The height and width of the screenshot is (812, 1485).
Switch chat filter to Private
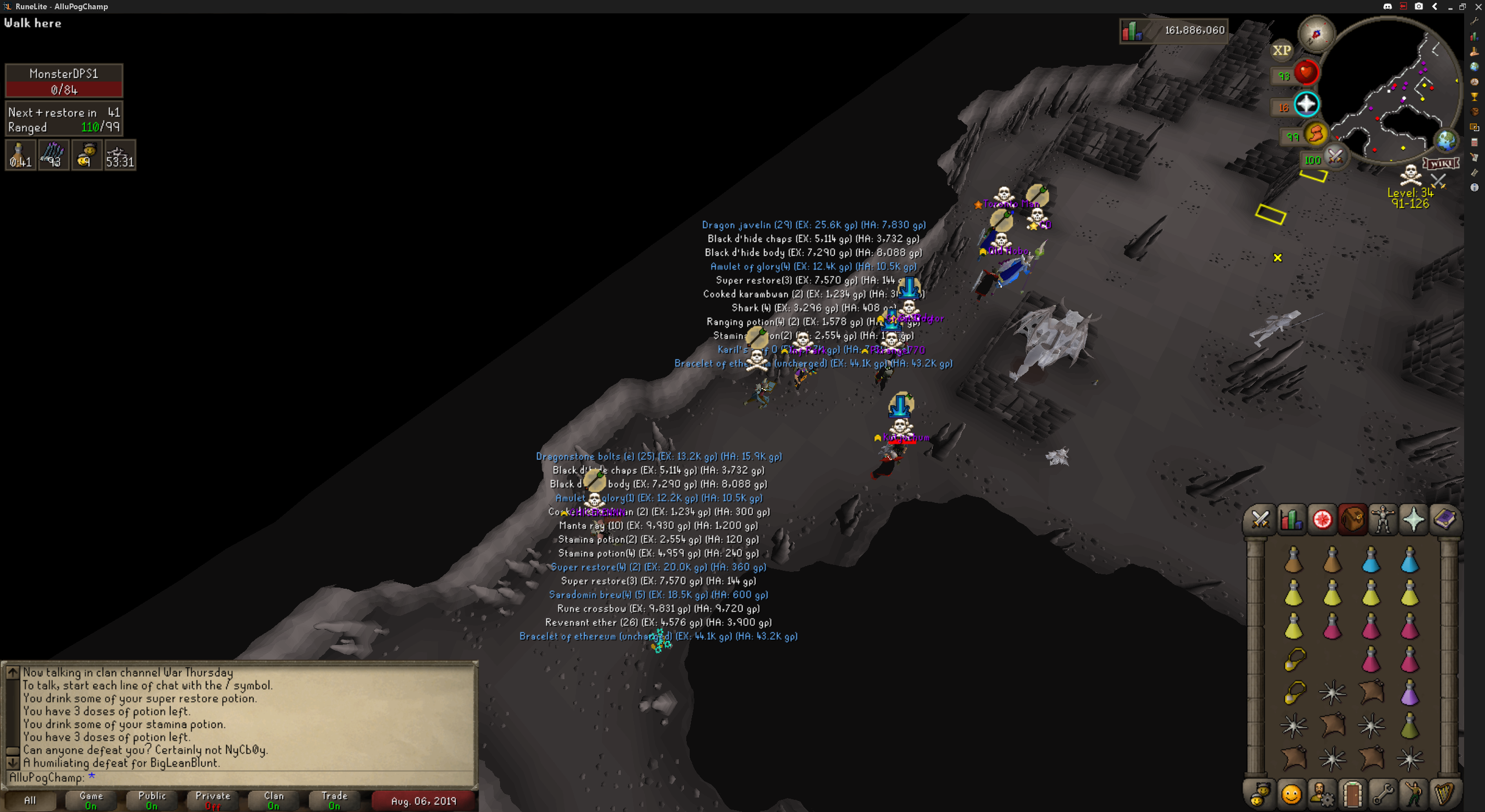point(213,800)
